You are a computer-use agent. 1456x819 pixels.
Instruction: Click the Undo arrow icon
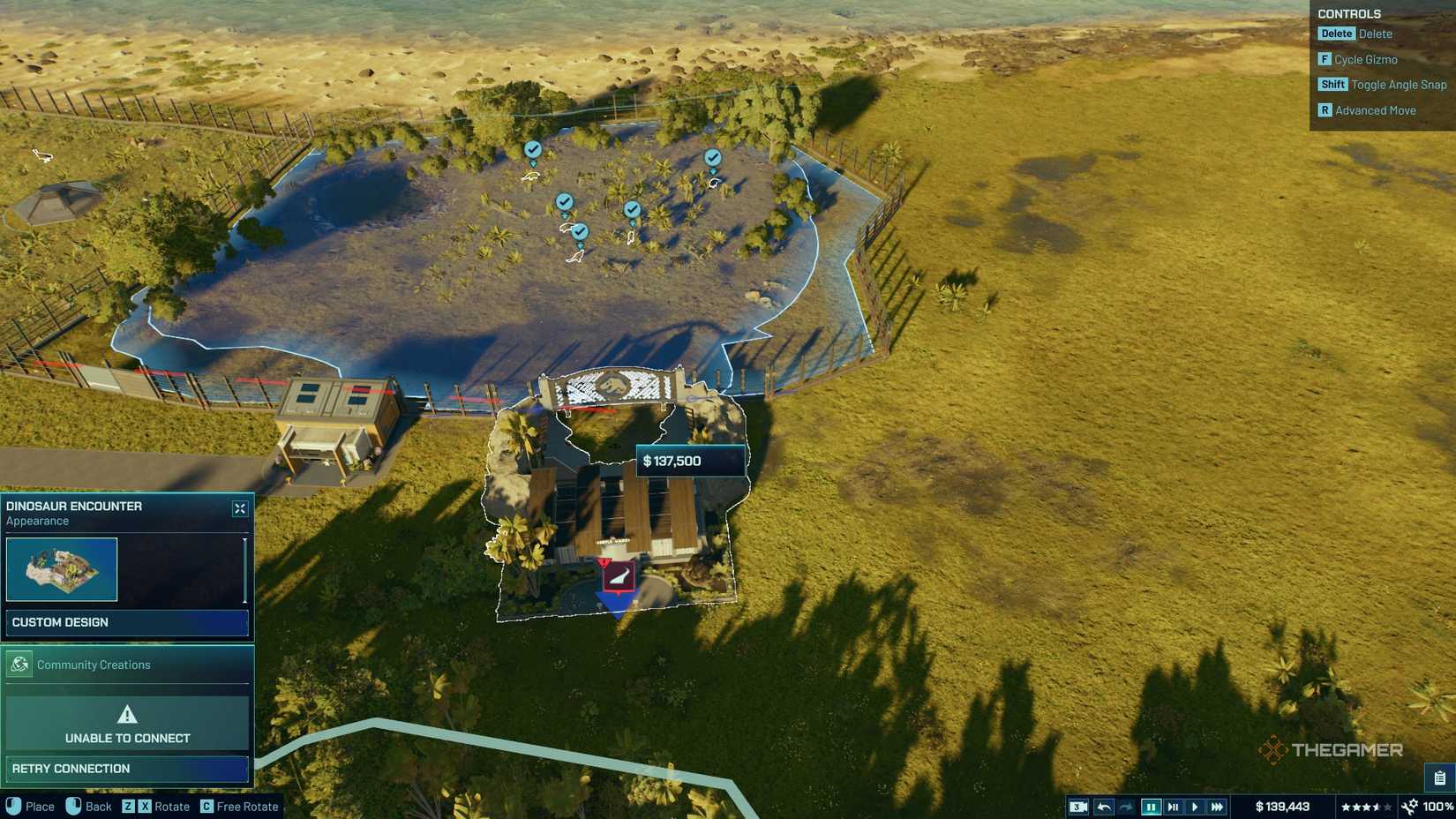click(x=1106, y=806)
